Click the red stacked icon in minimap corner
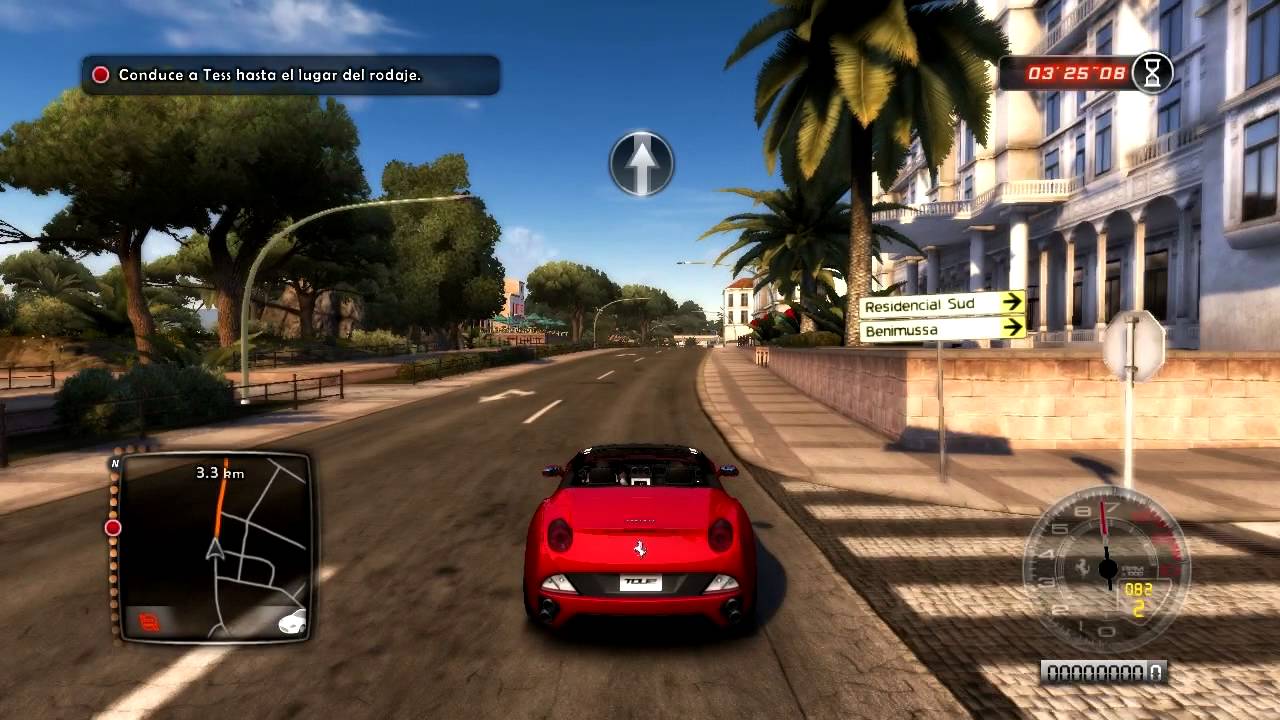 click(150, 623)
